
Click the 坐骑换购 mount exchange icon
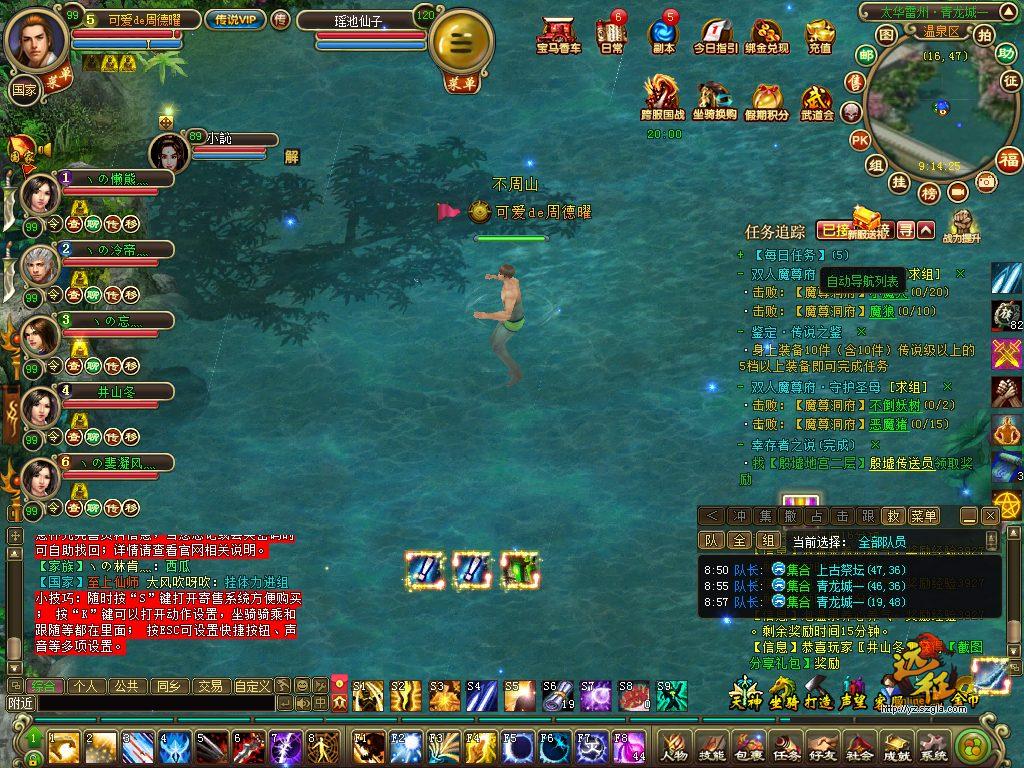pyautogui.click(x=714, y=100)
